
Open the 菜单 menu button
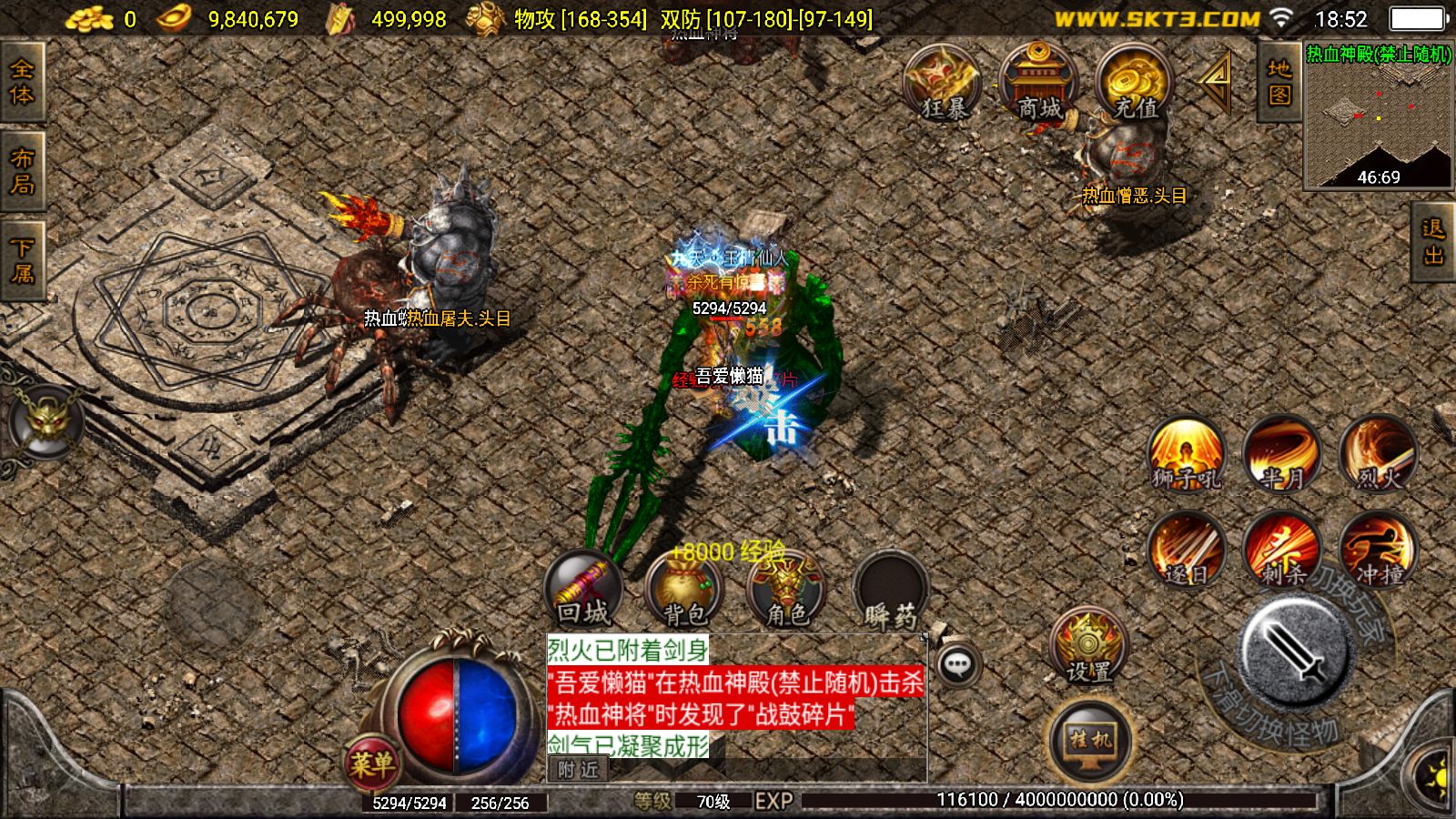tap(371, 763)
